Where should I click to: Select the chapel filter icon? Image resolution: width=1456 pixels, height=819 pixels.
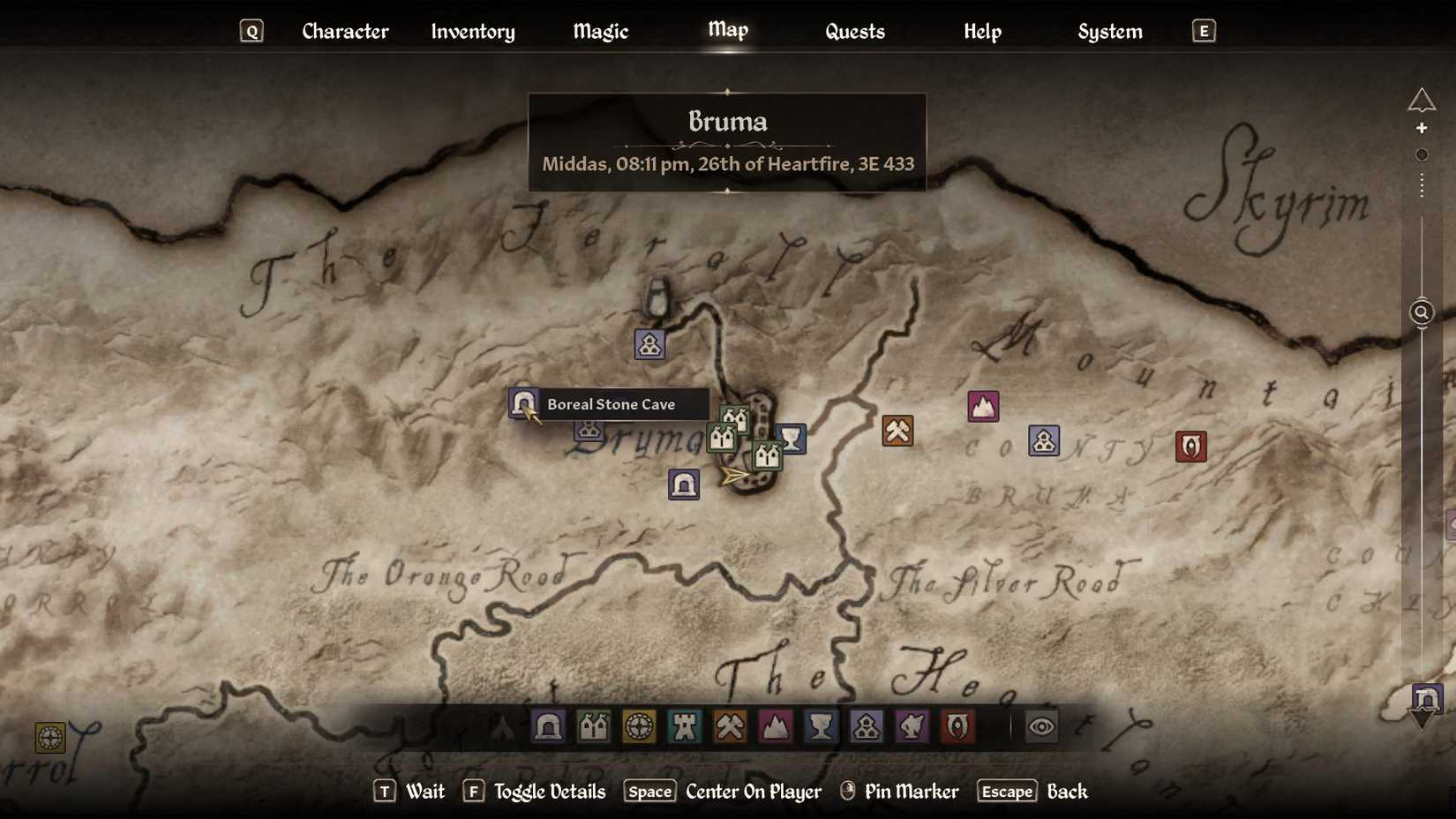pos(867,726)
